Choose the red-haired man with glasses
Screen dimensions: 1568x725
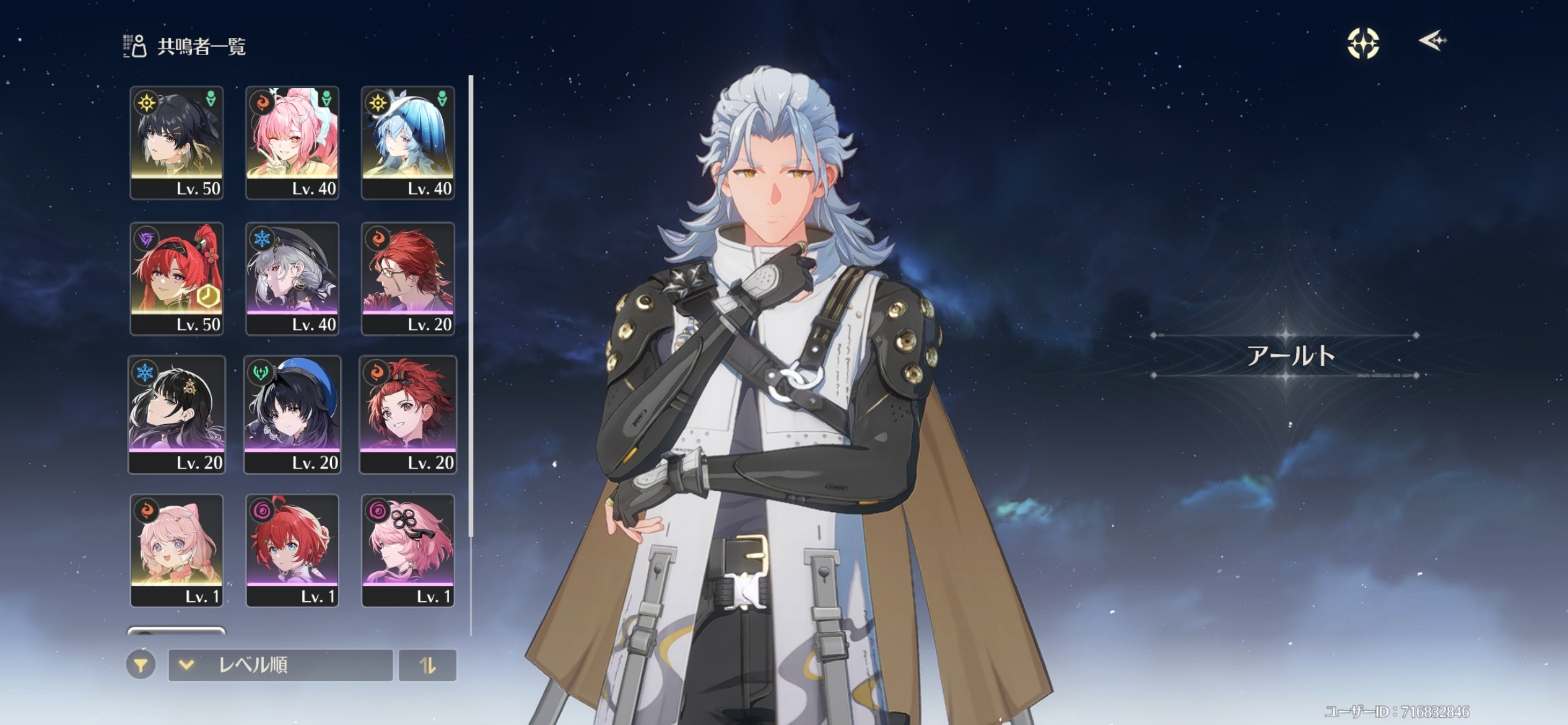[x=408, y=278]
